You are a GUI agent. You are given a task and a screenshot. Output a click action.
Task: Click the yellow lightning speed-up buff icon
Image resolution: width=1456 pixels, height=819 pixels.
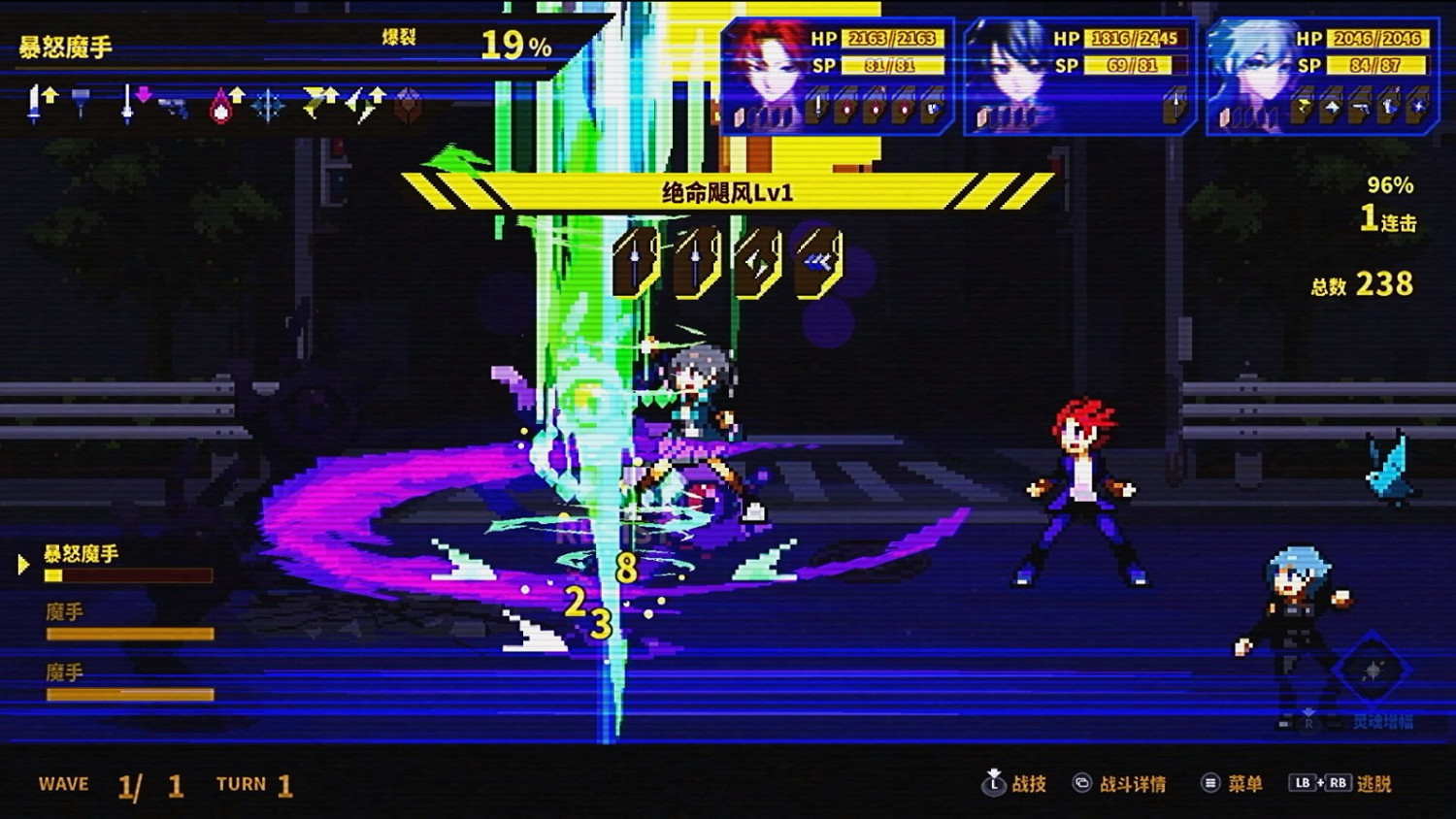click(x=320, y=102)
